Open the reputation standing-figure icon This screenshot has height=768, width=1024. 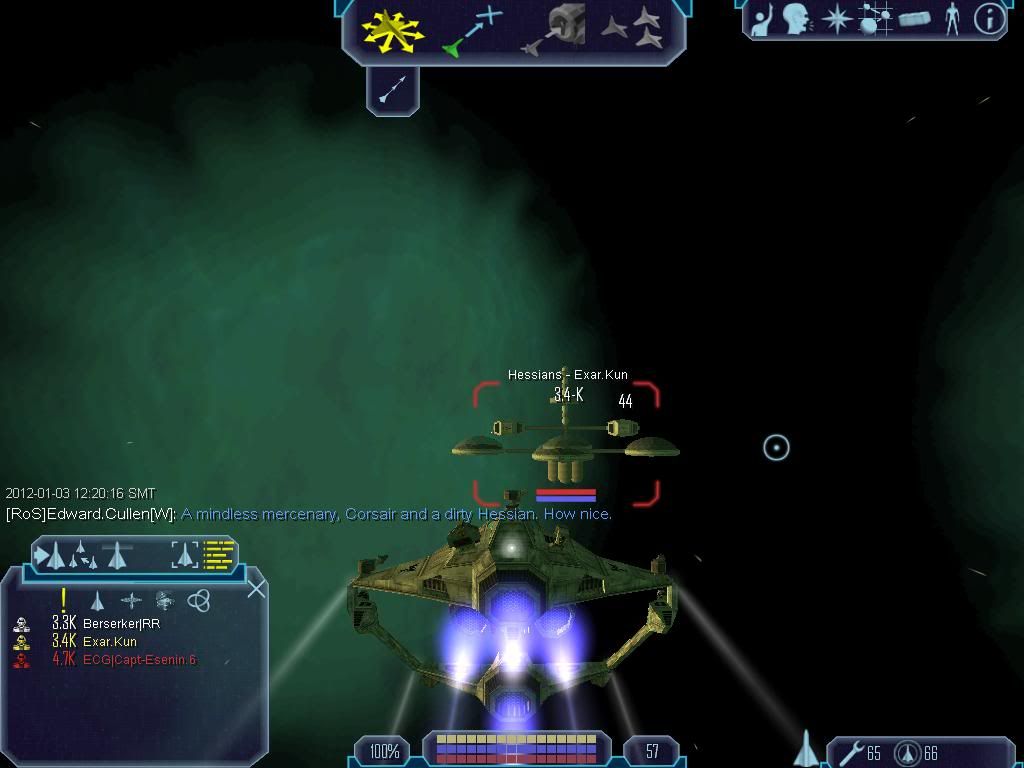952,19
